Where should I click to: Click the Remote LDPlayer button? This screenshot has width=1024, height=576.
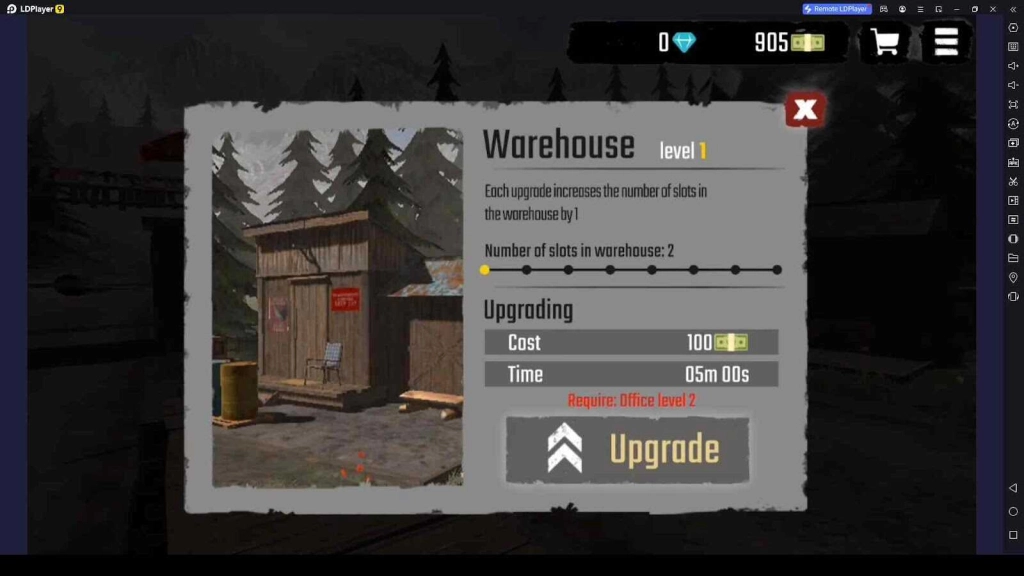(x=837, y=9)
